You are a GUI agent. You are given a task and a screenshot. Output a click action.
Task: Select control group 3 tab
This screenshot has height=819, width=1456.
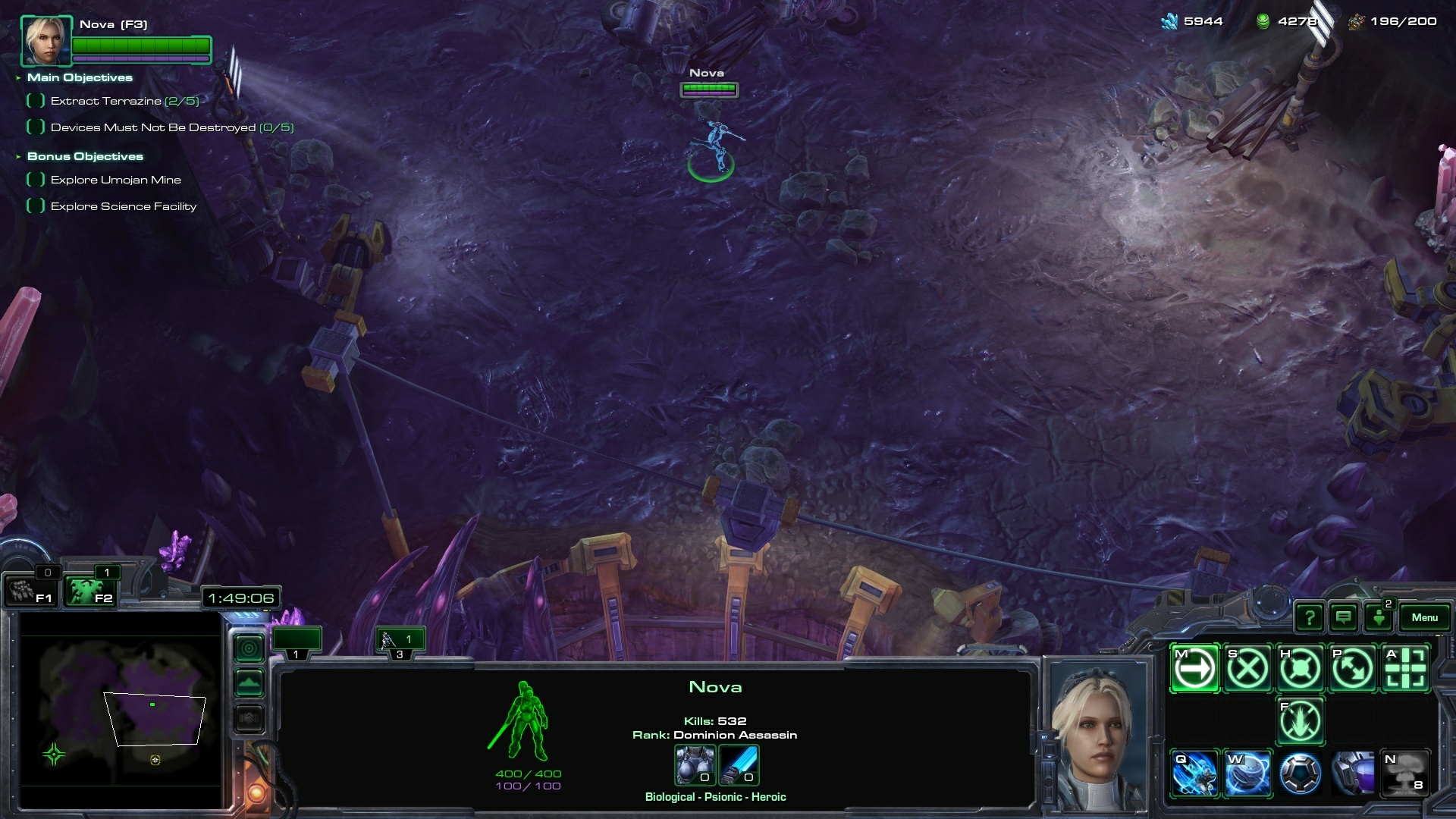pyautogui.click(x=399, y=641)
